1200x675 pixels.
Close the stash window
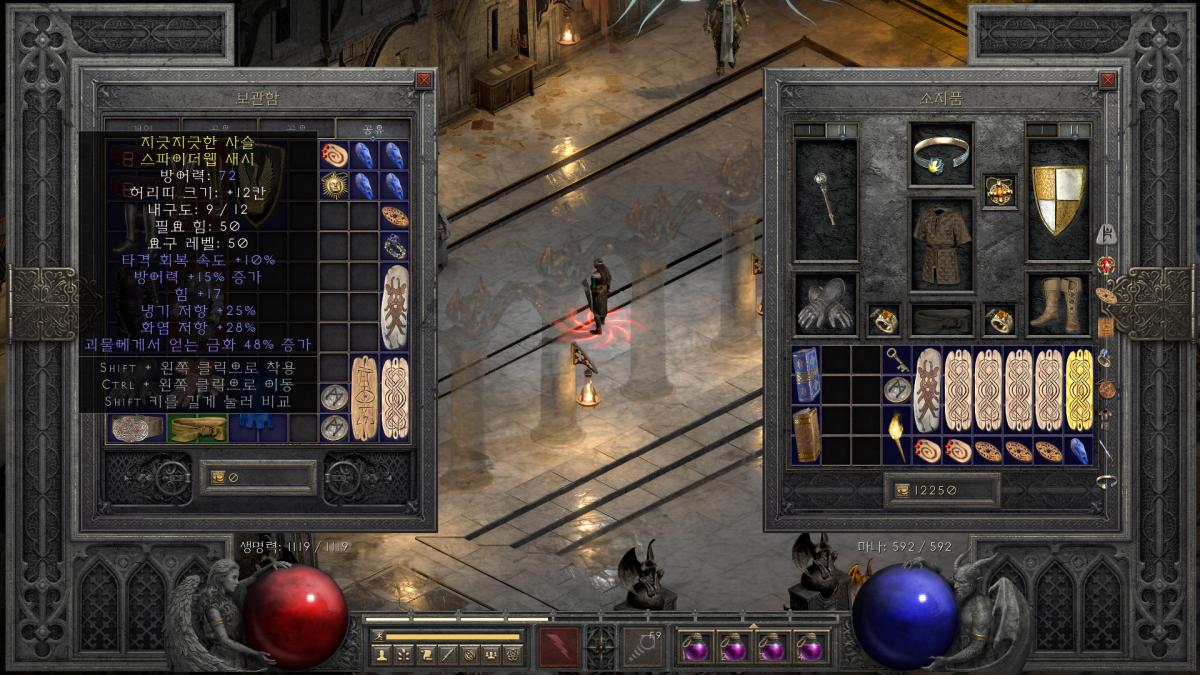(424, 80)
